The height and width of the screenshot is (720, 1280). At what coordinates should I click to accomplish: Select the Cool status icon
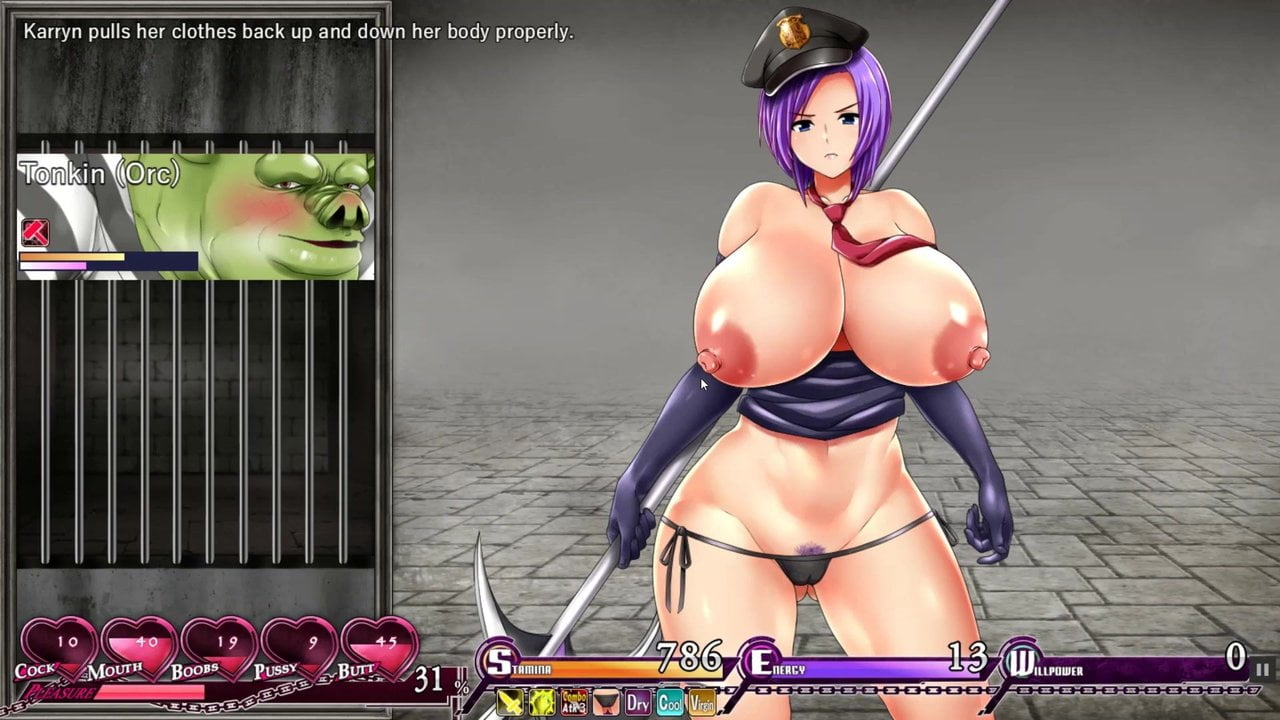pyautogui.click(x=670, y=703)
